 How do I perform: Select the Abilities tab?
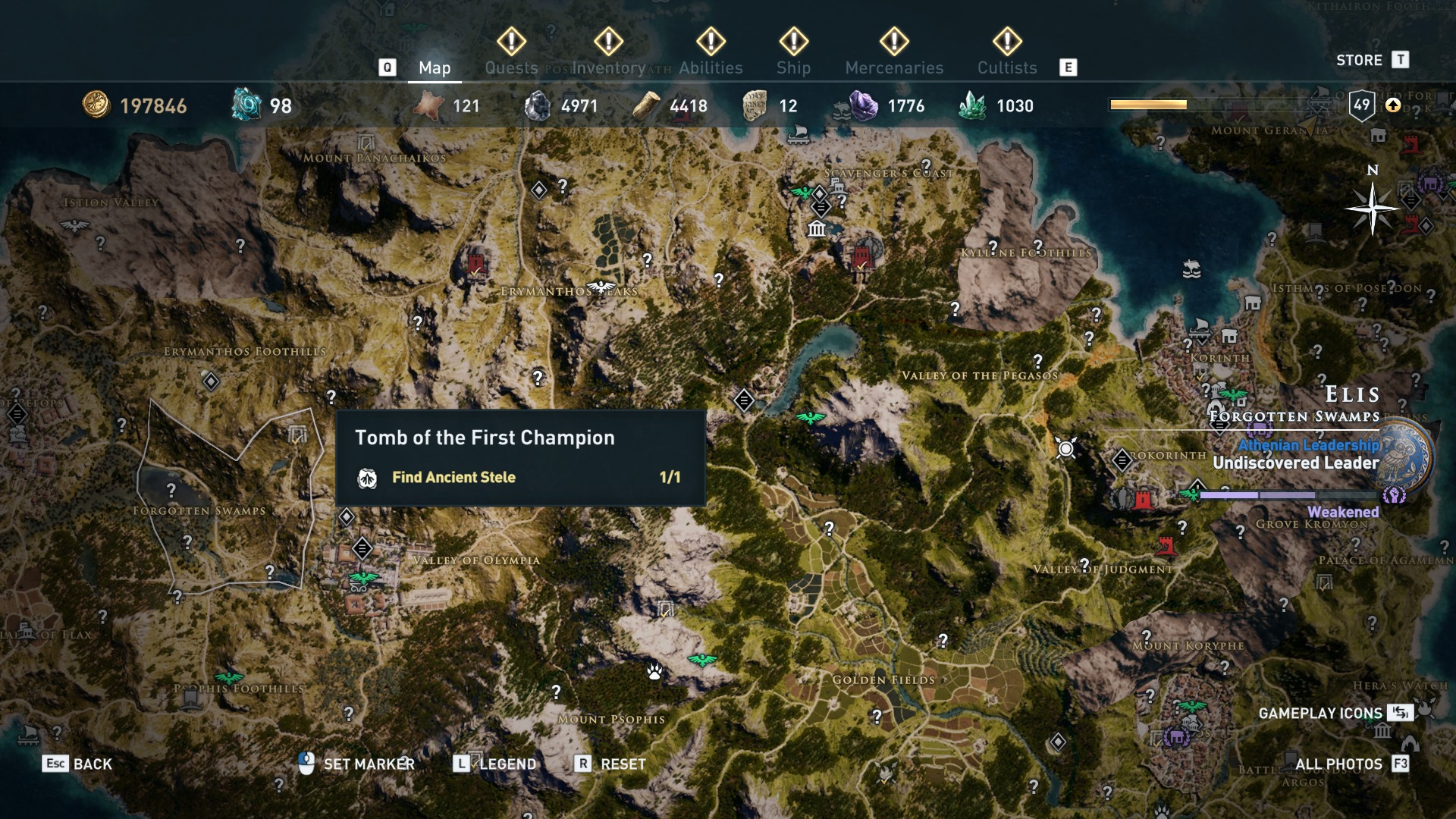(711, 67)
